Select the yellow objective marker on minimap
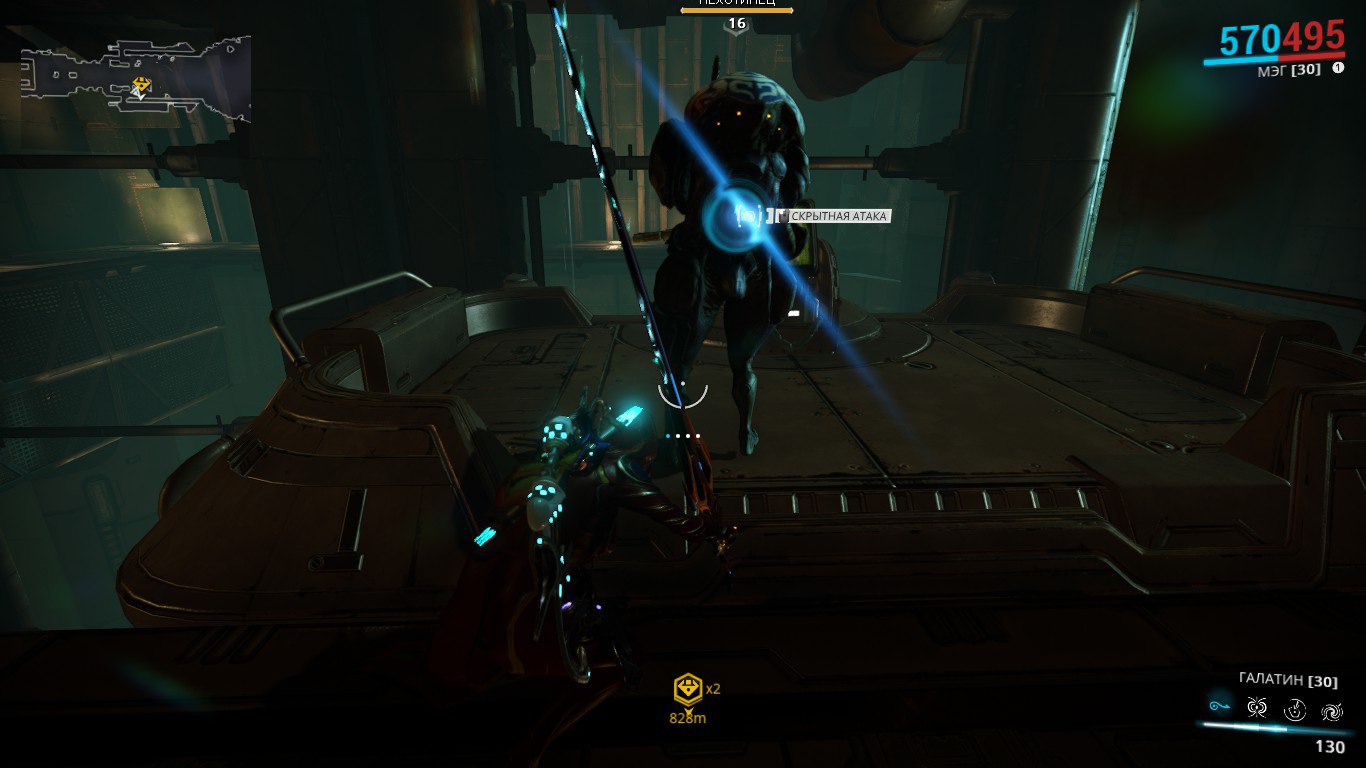This screenshot has width=1366, height=768. [x=142, y=84]
